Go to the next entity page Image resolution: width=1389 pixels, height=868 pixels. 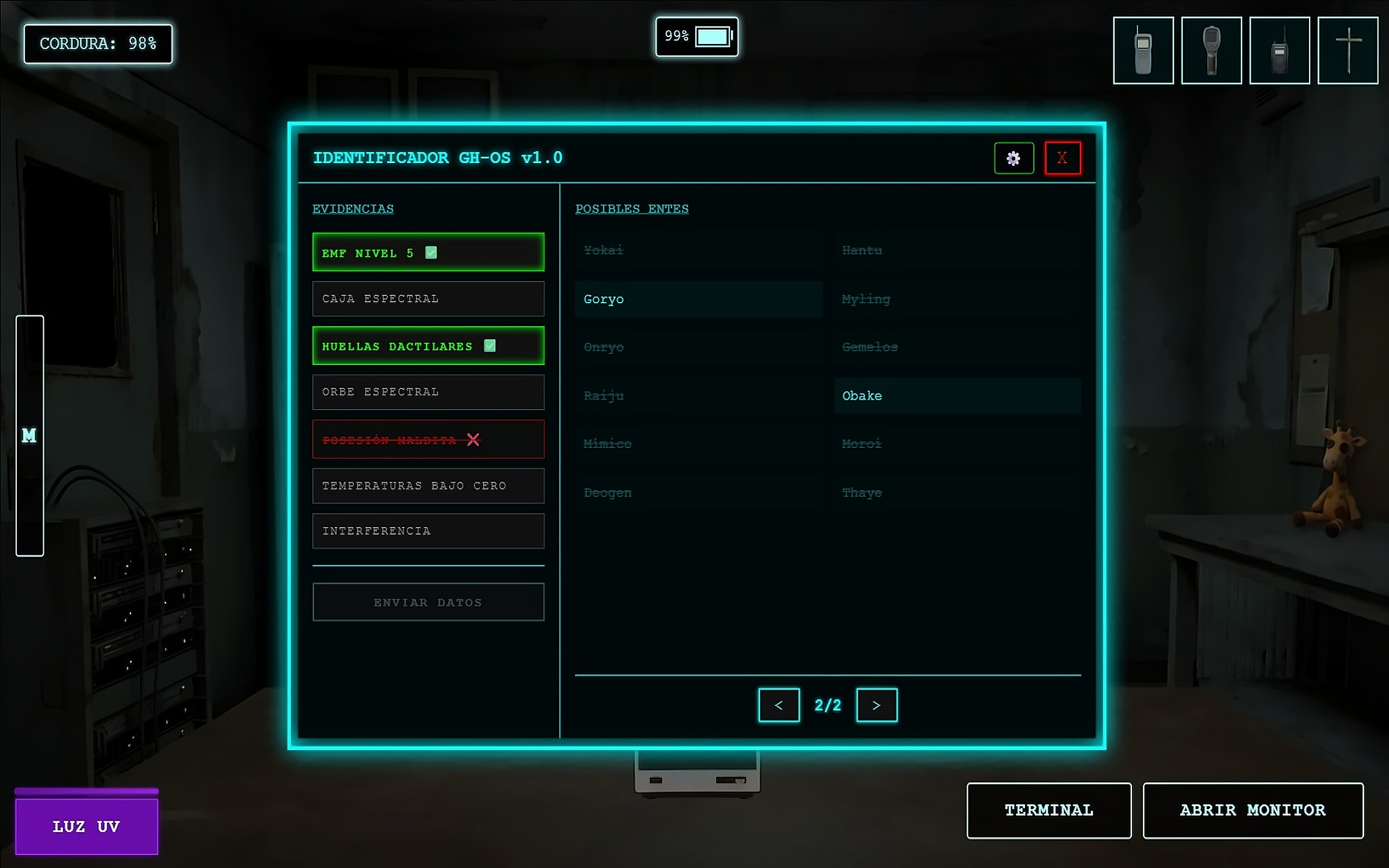876,705
